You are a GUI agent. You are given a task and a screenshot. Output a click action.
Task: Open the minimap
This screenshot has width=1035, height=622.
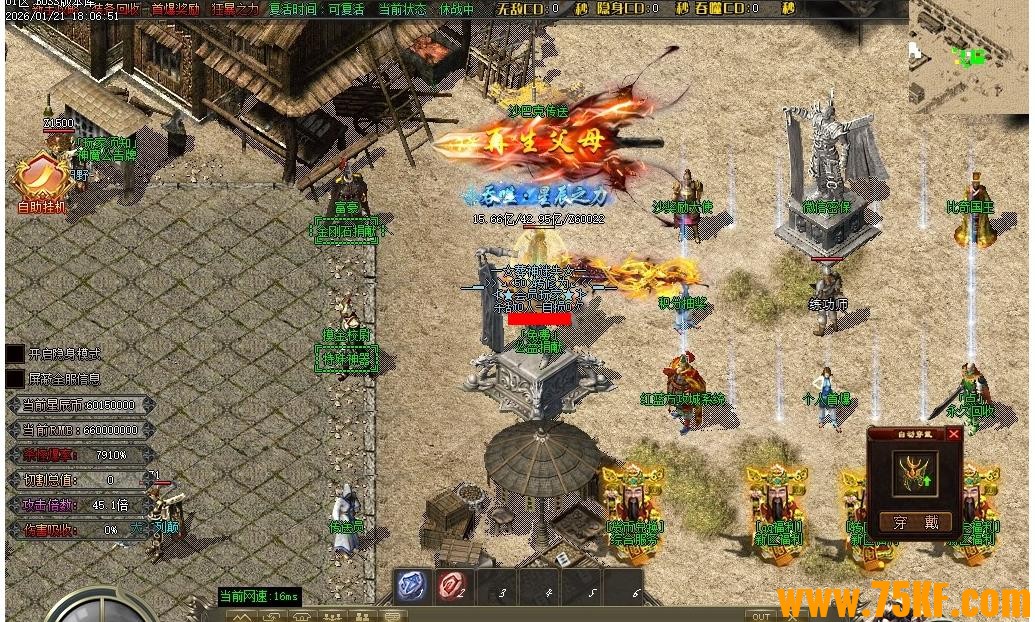click(968, 56)
